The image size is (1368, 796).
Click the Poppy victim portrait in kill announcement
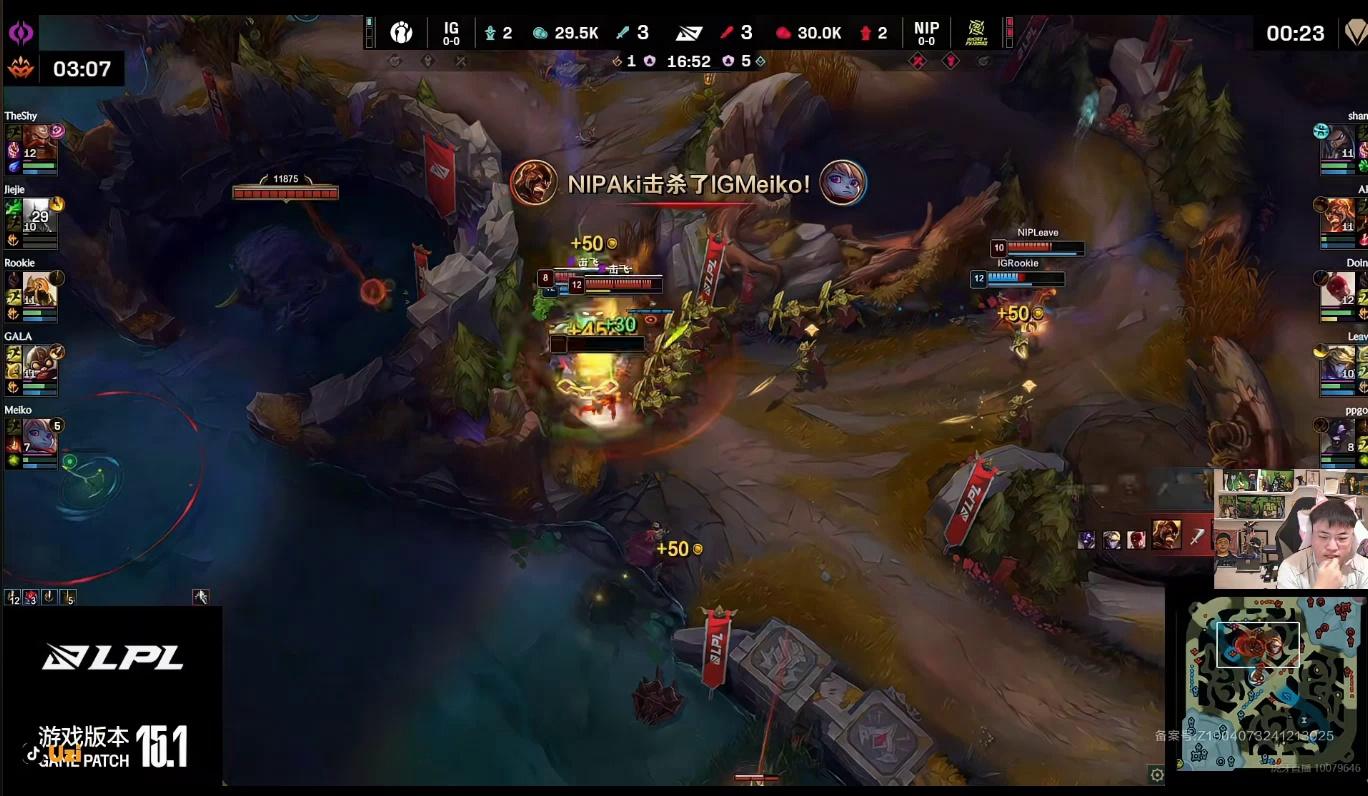[x=843, y=183]
